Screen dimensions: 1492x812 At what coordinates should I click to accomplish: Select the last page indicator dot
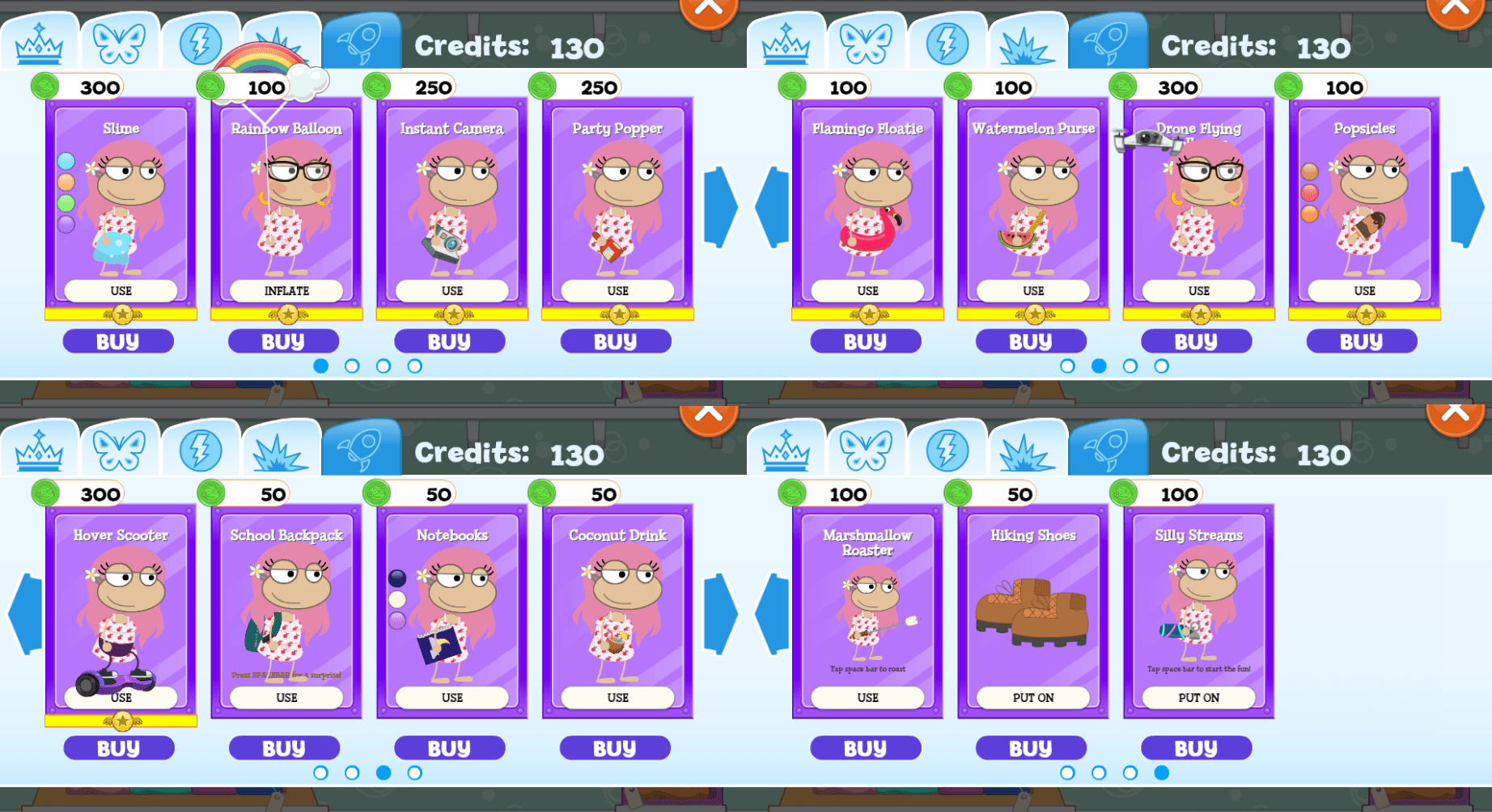click(1163, 772)
